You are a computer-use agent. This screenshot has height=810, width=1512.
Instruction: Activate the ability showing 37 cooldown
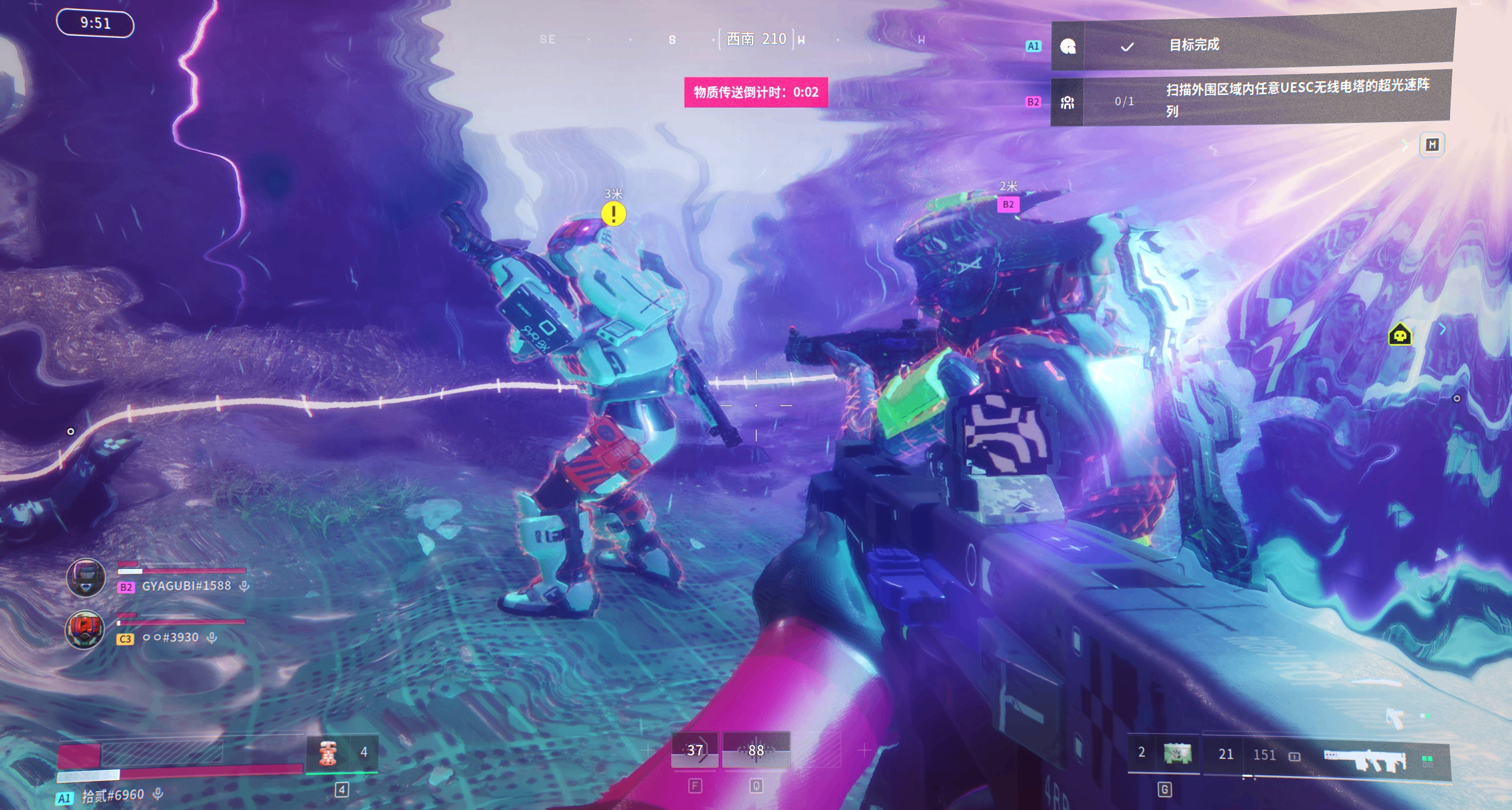coord(695,750)
